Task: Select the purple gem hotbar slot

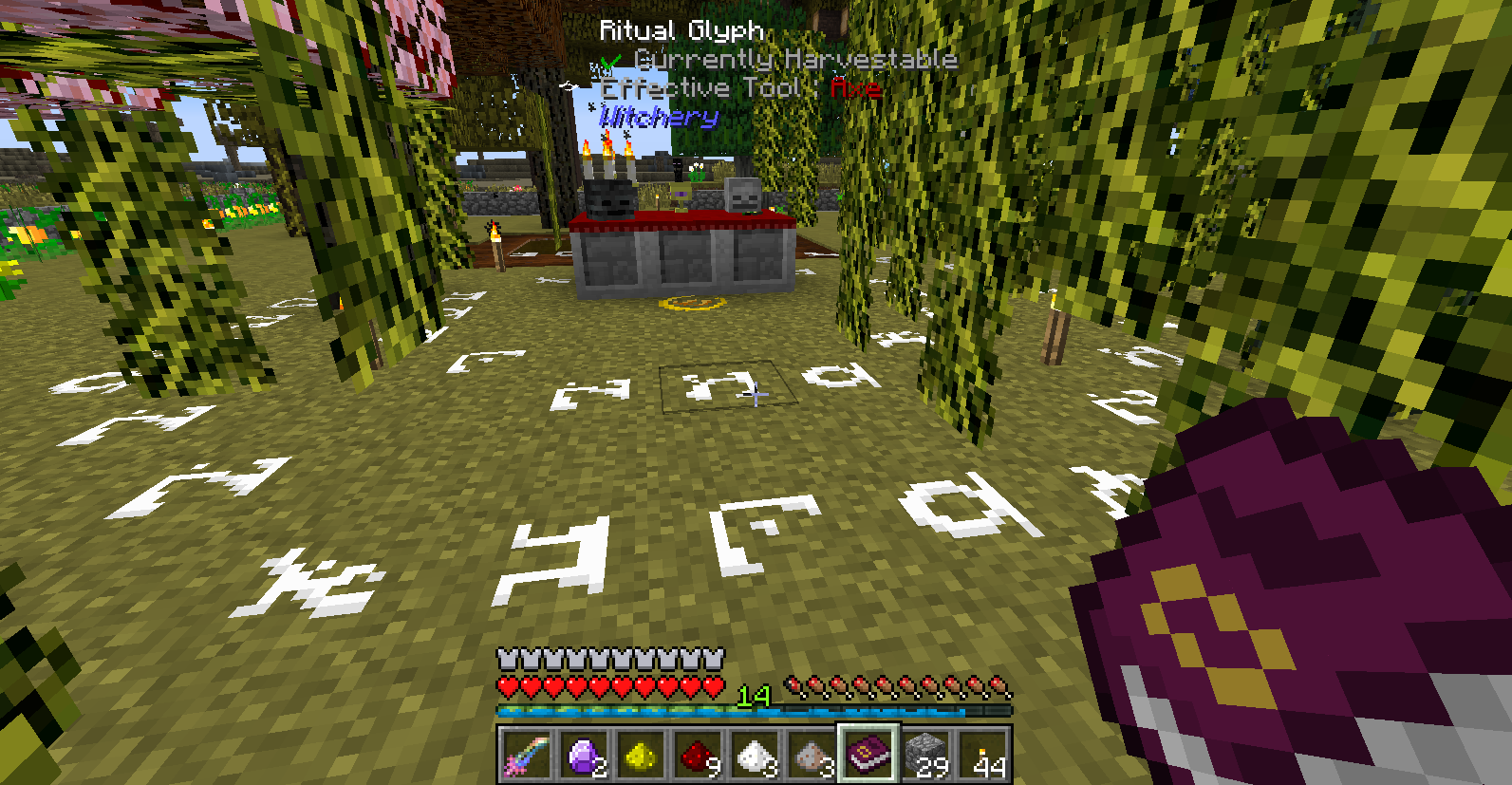Action: click(x=583, y=756)
